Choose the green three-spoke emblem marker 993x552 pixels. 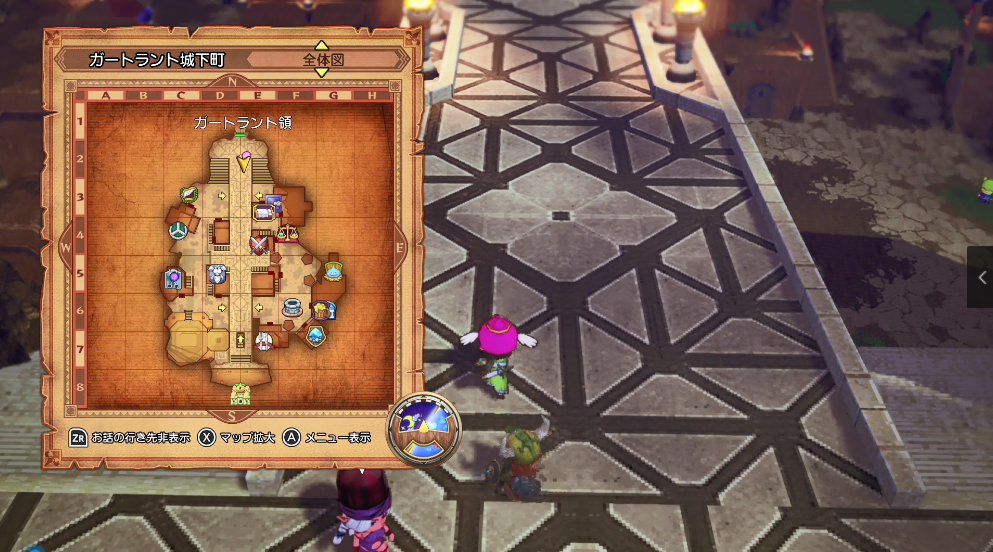pyautogui.click(x=176, y=231)
